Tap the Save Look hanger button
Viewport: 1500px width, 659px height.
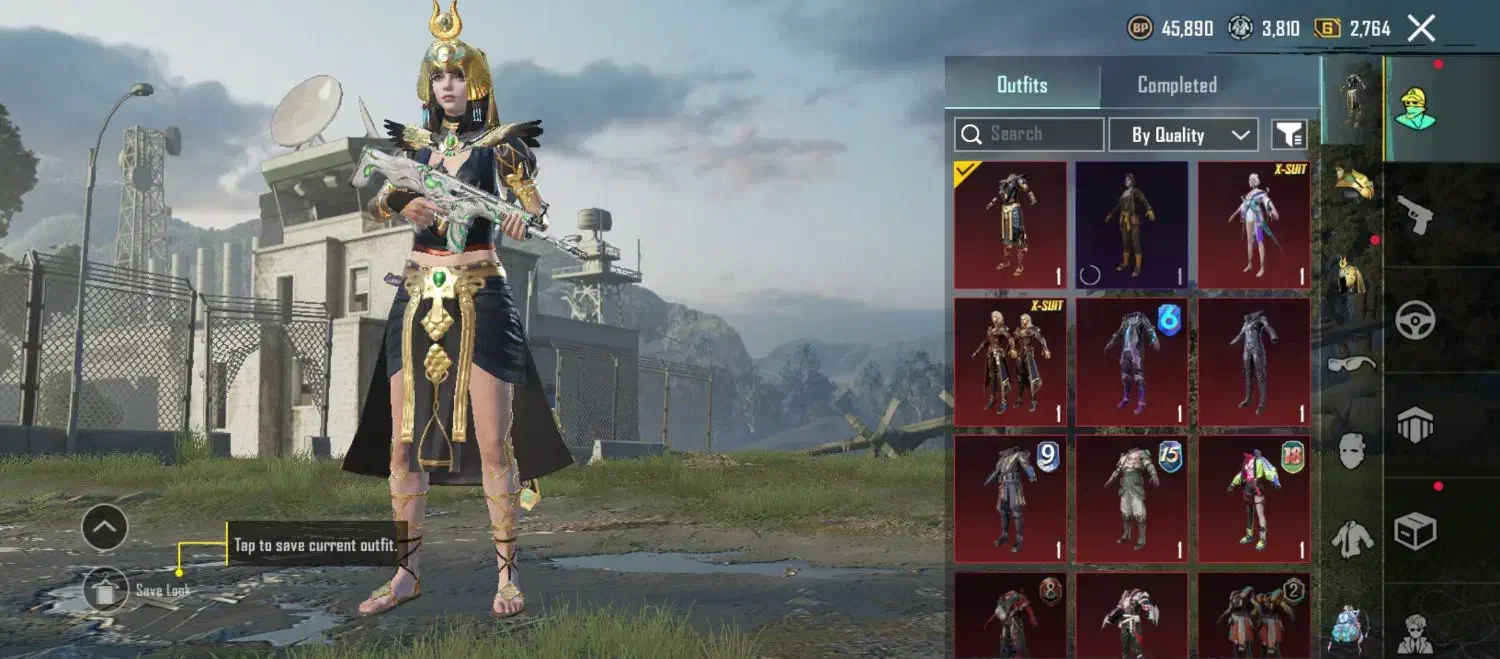click(105, 589)
